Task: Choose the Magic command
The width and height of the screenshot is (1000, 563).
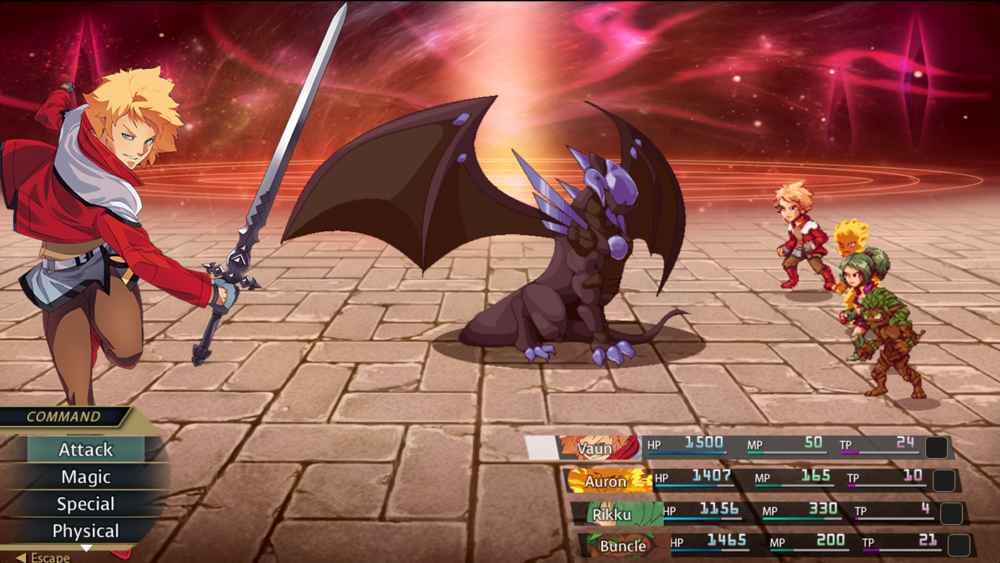Action: (x=86, y=477)
